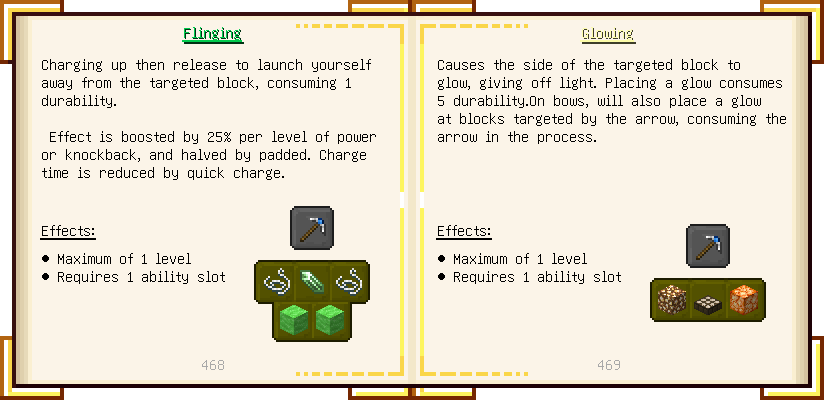
Task: Pick the green crystal in the Flinging recipe
Action: pyautogui.click(x=312, y=283)
